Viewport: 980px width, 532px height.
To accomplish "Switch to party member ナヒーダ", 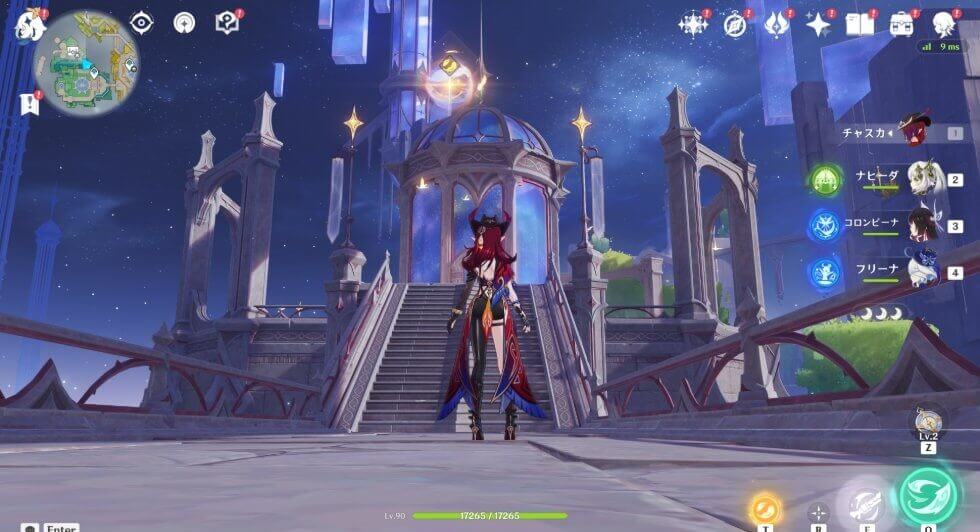I will click(925, 179).
